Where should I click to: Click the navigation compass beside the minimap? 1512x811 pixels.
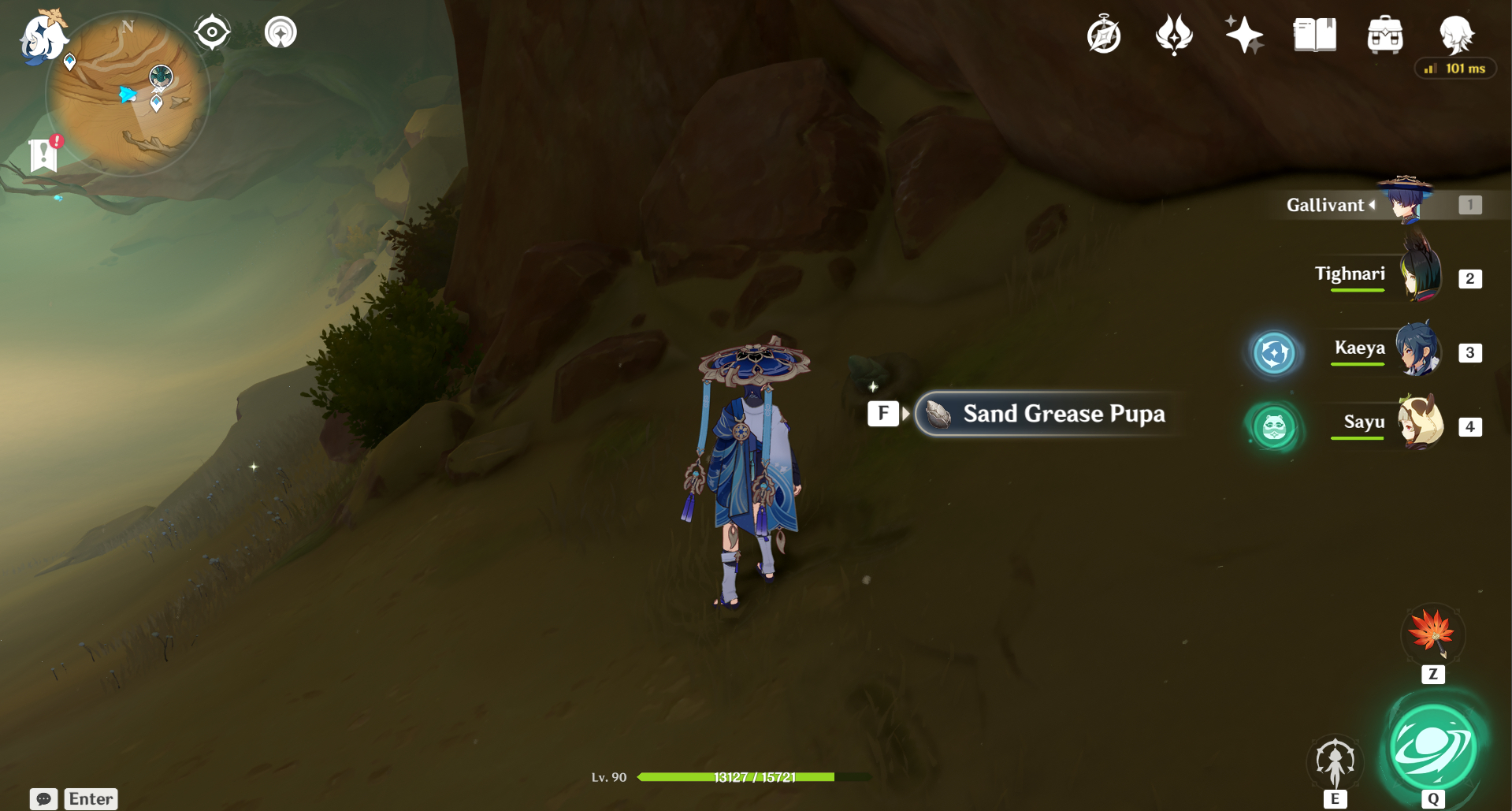(x=210, y=31)
